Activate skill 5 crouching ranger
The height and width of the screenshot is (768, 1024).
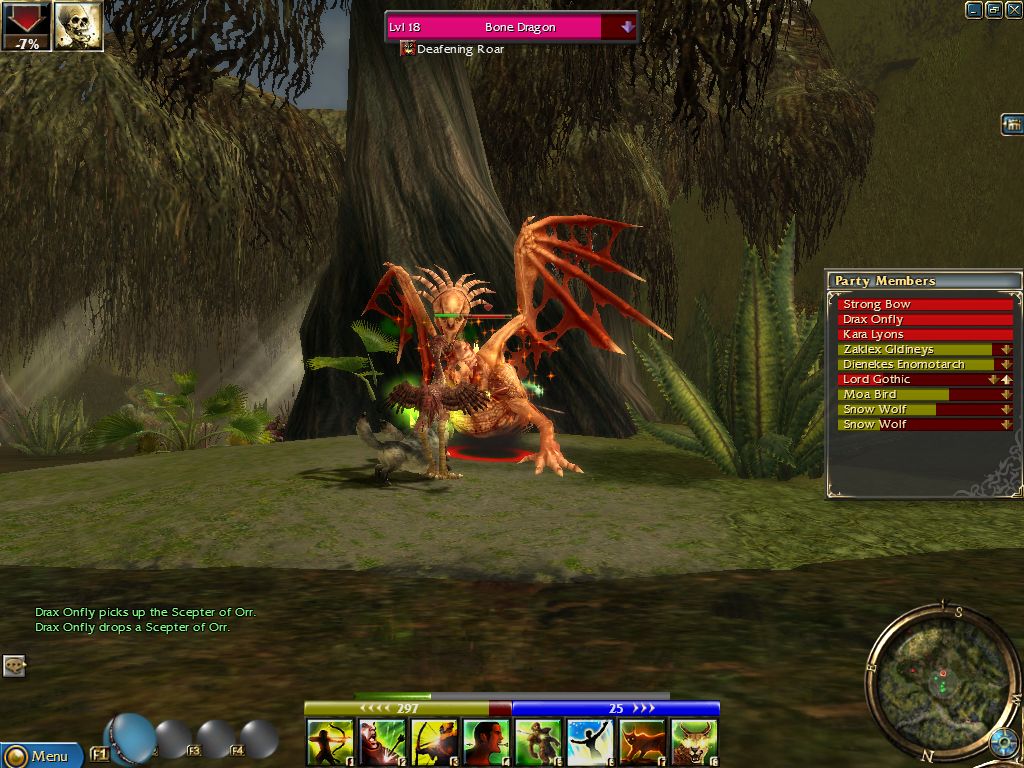[x=538, y=742]
